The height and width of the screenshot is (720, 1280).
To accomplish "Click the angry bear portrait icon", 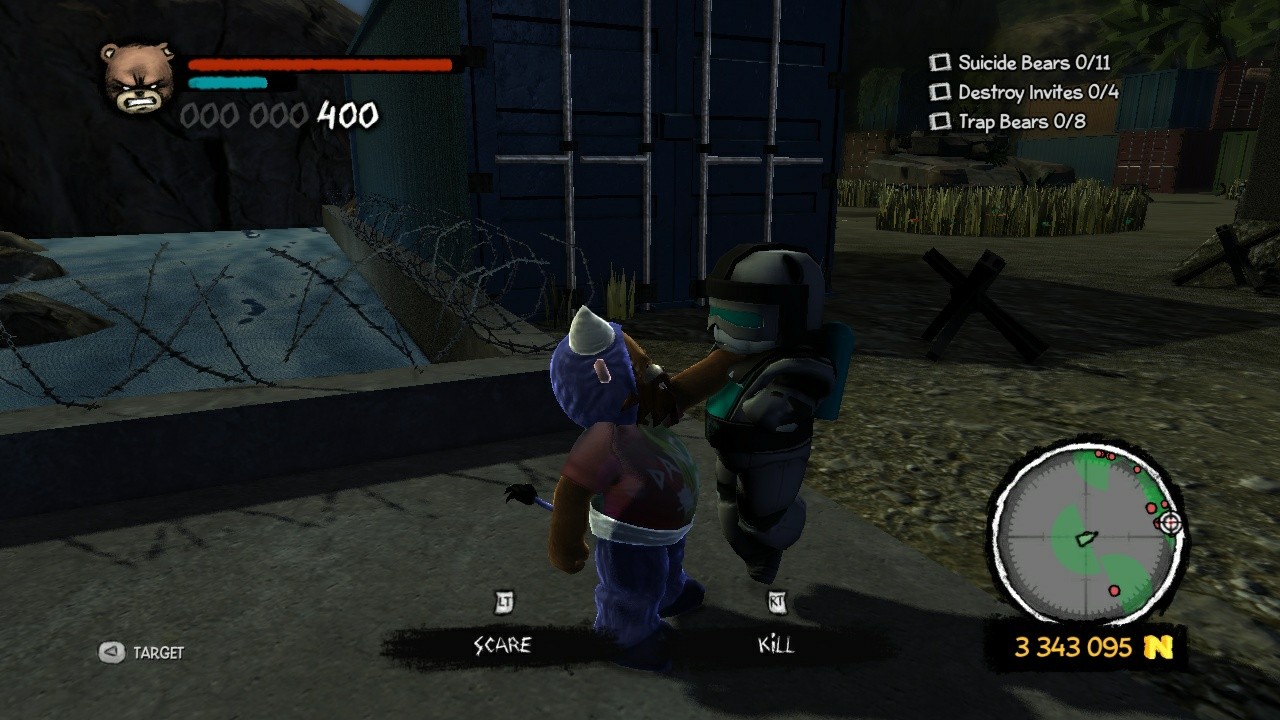I will click(137, 77).
